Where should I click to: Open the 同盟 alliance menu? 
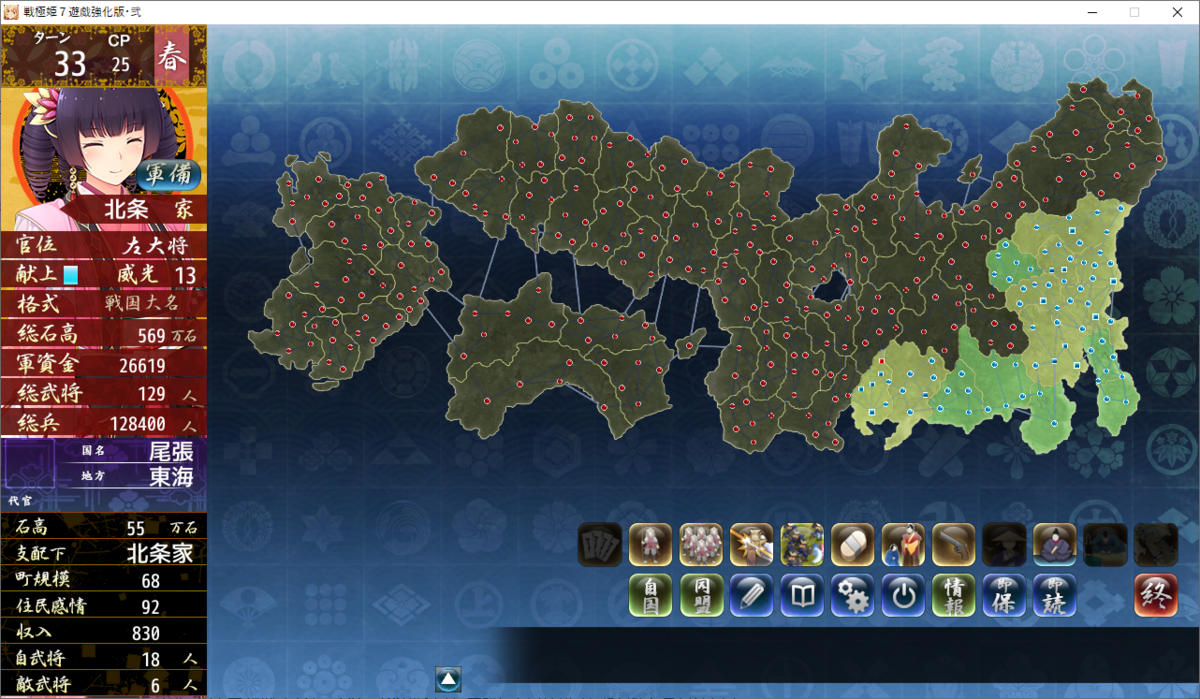point(701,595)
